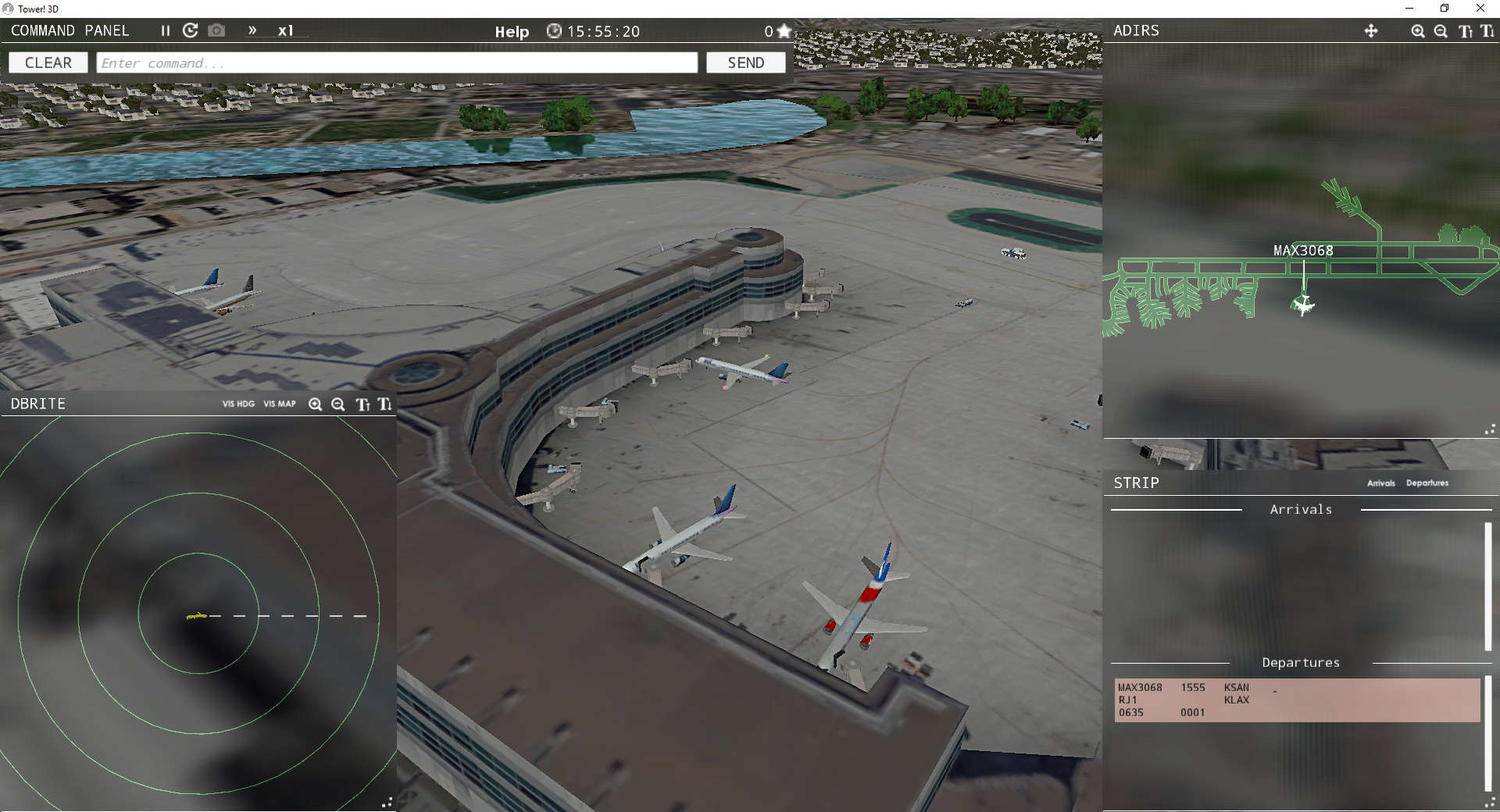
Task: Zoom in on the DBRITE radar
Action: coord(316,404)
